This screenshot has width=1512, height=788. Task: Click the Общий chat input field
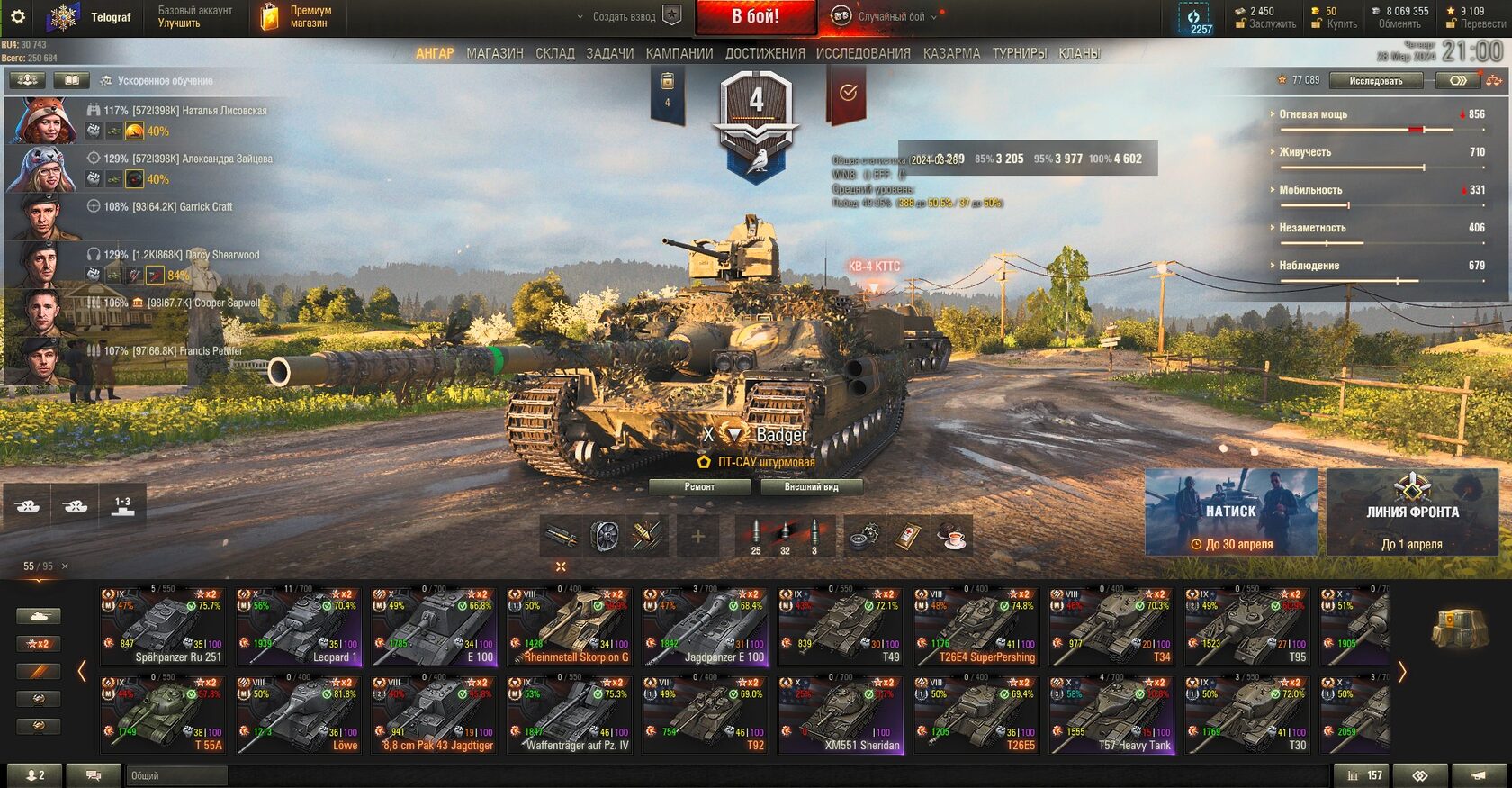pyautogui.click(x=176, y=775)
